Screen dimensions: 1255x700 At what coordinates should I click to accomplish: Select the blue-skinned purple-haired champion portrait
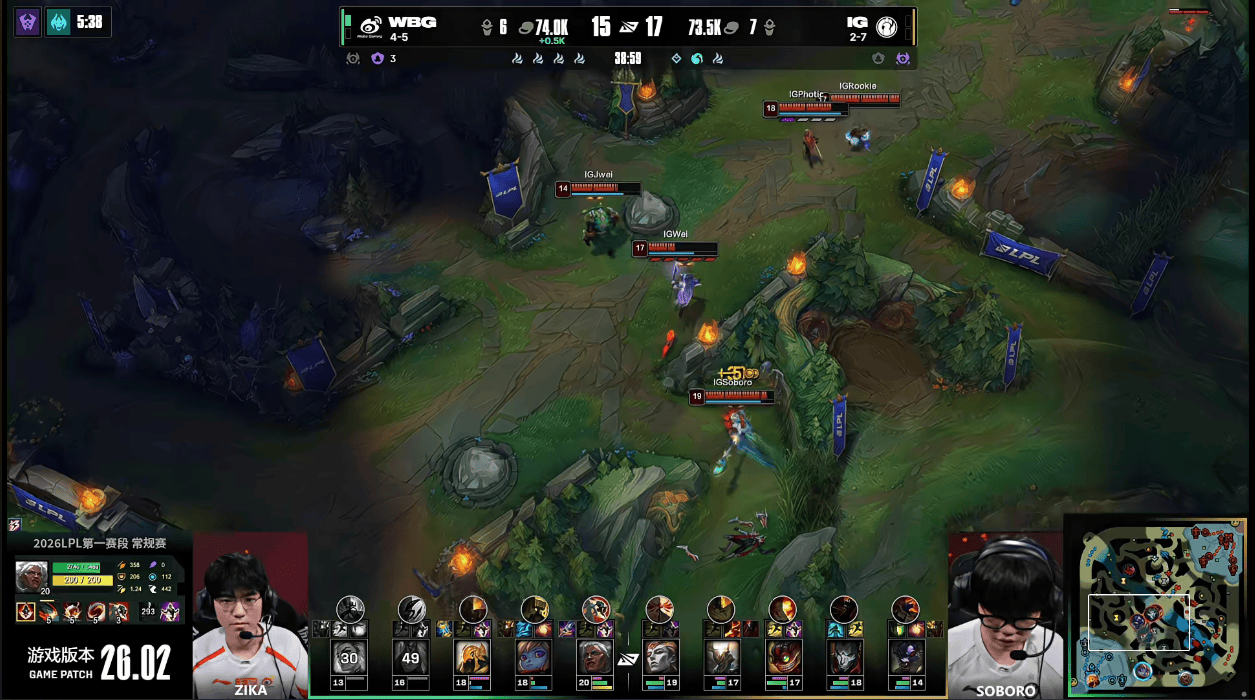(x=534, y=657)
